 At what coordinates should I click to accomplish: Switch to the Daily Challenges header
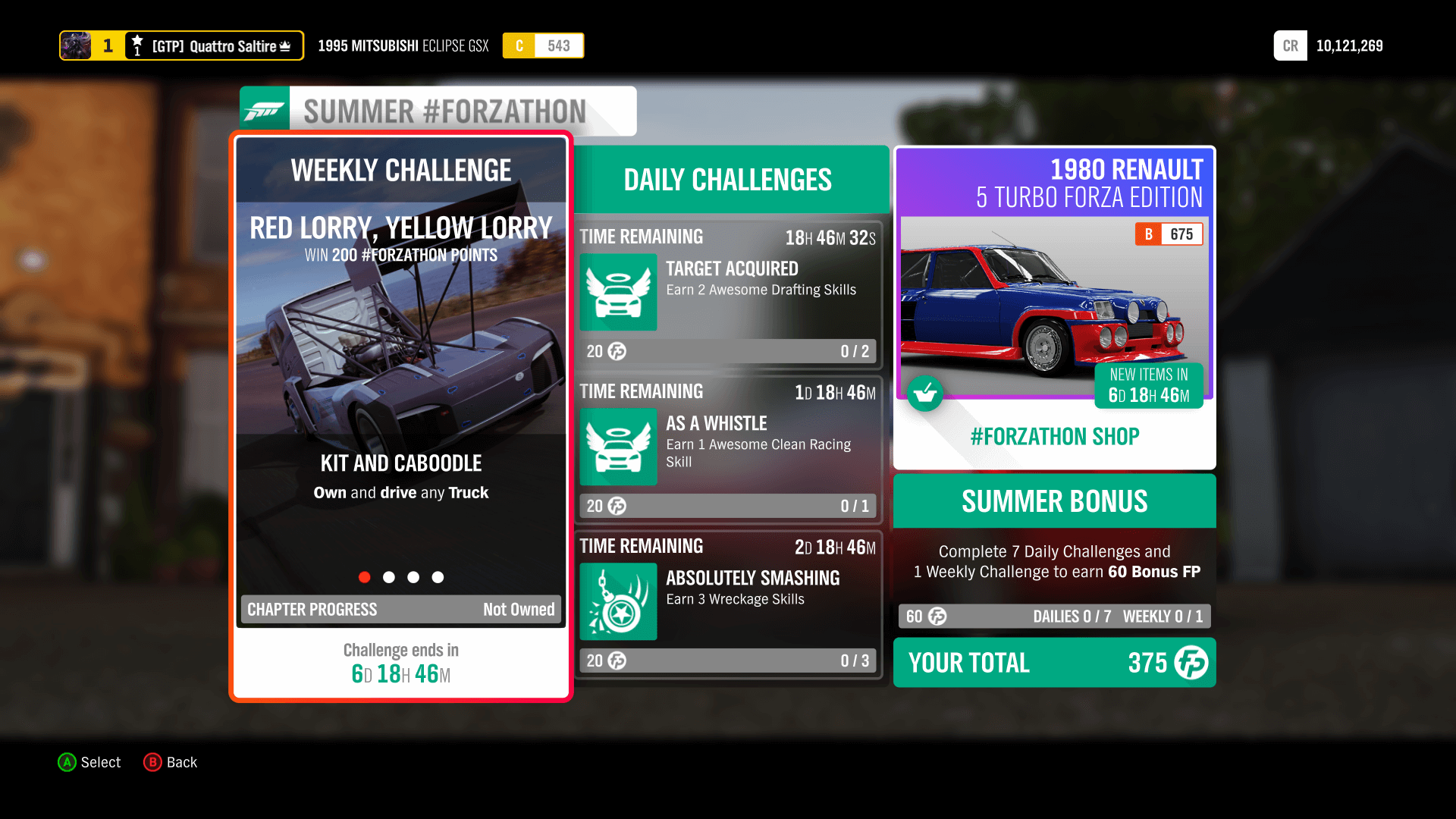727,180
